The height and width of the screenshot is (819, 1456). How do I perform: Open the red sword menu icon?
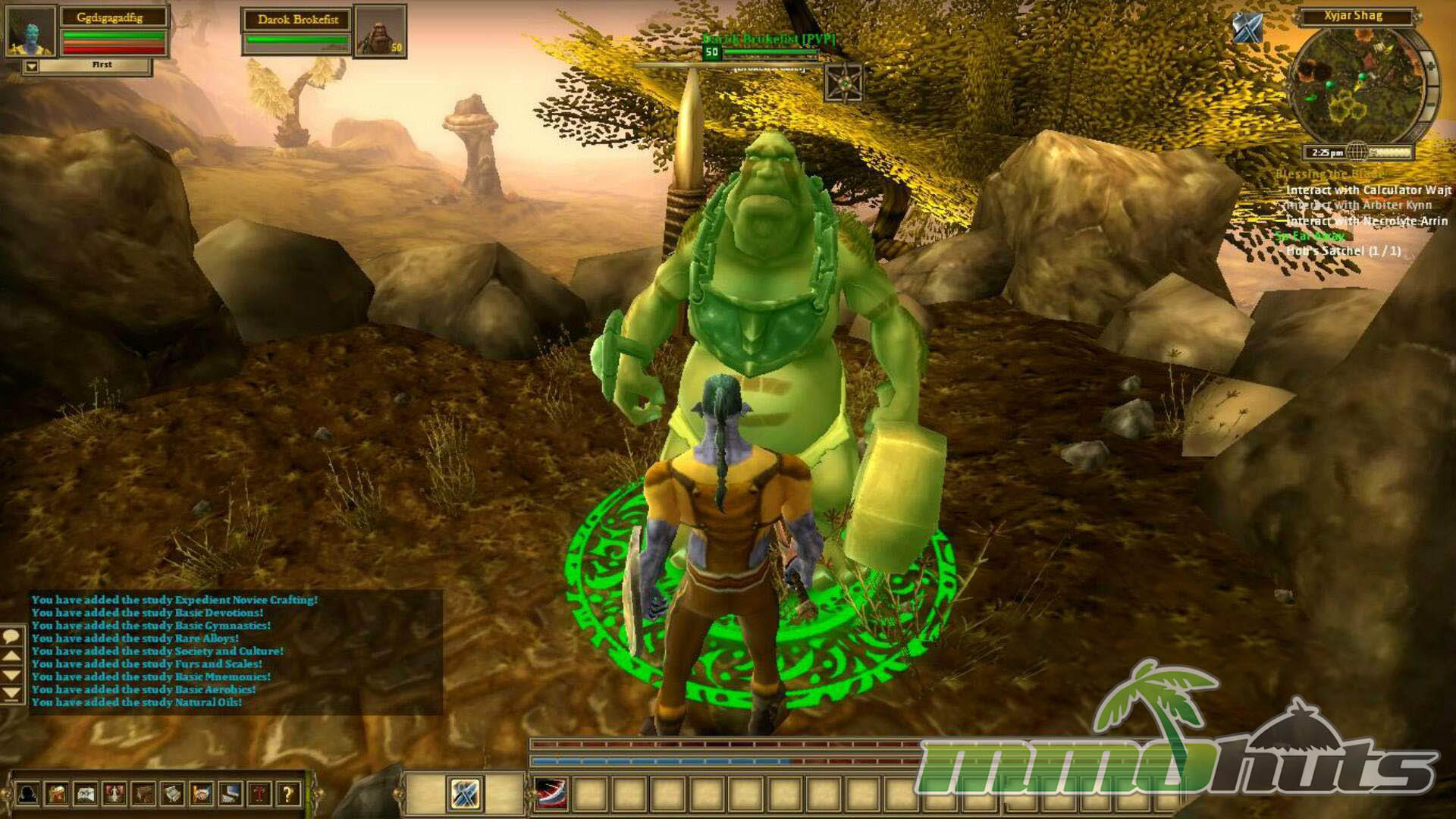(x=259, y=794)
